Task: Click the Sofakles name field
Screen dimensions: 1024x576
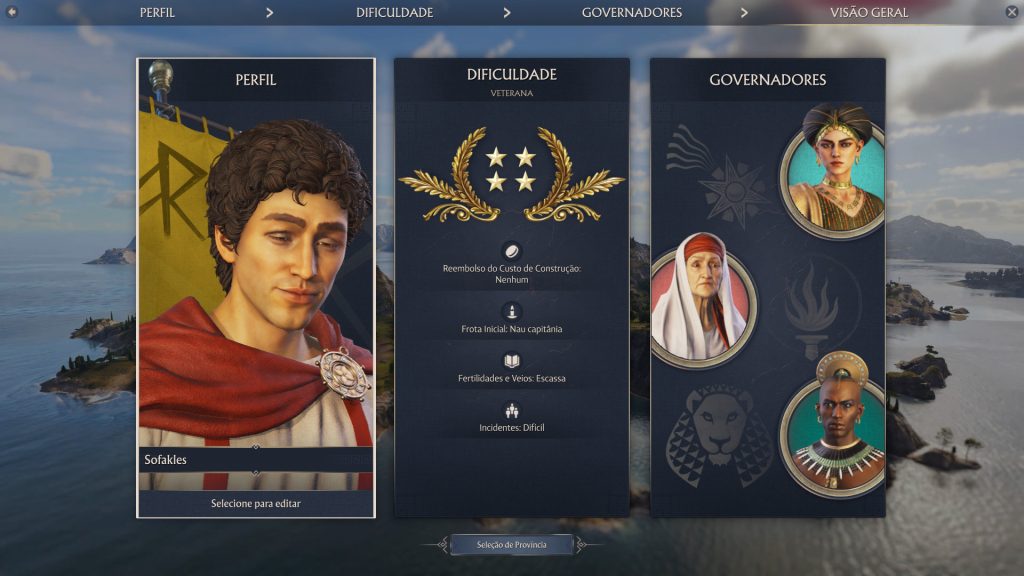Action: tap(255, 460)
